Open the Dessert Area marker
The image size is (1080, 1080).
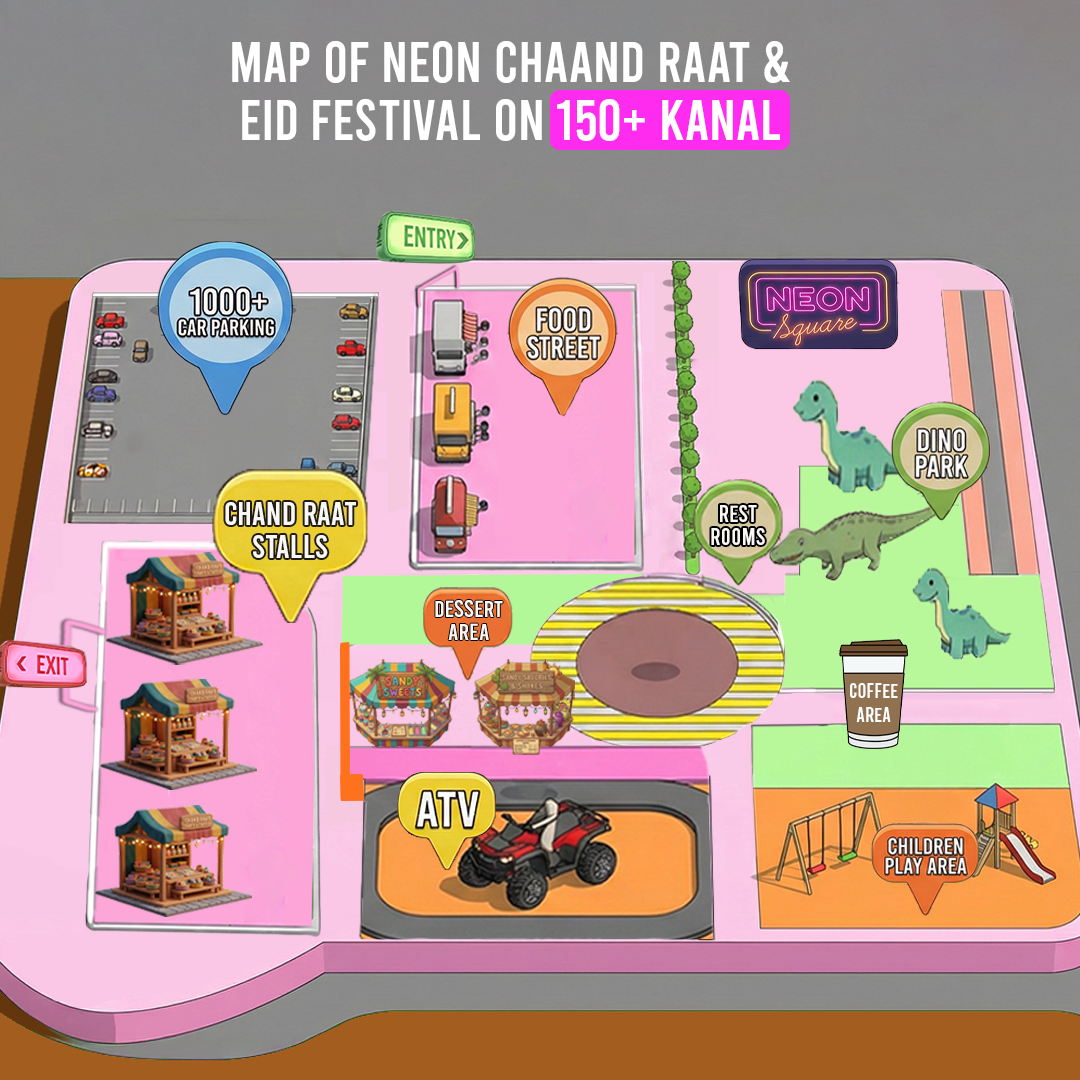click(x=468, y=620)
